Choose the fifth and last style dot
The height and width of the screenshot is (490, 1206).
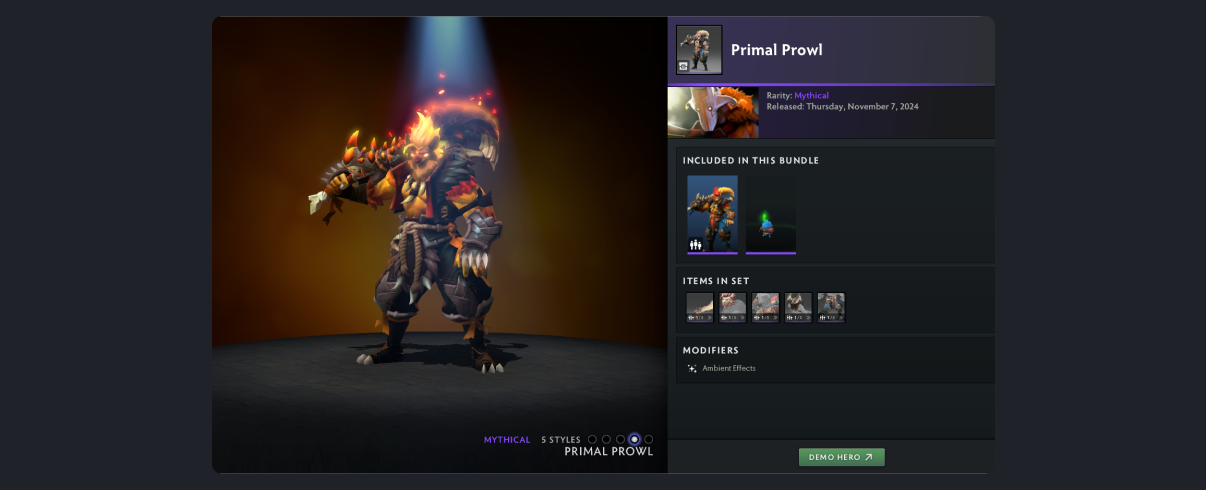pyautogui.click(x=648, y=439)
